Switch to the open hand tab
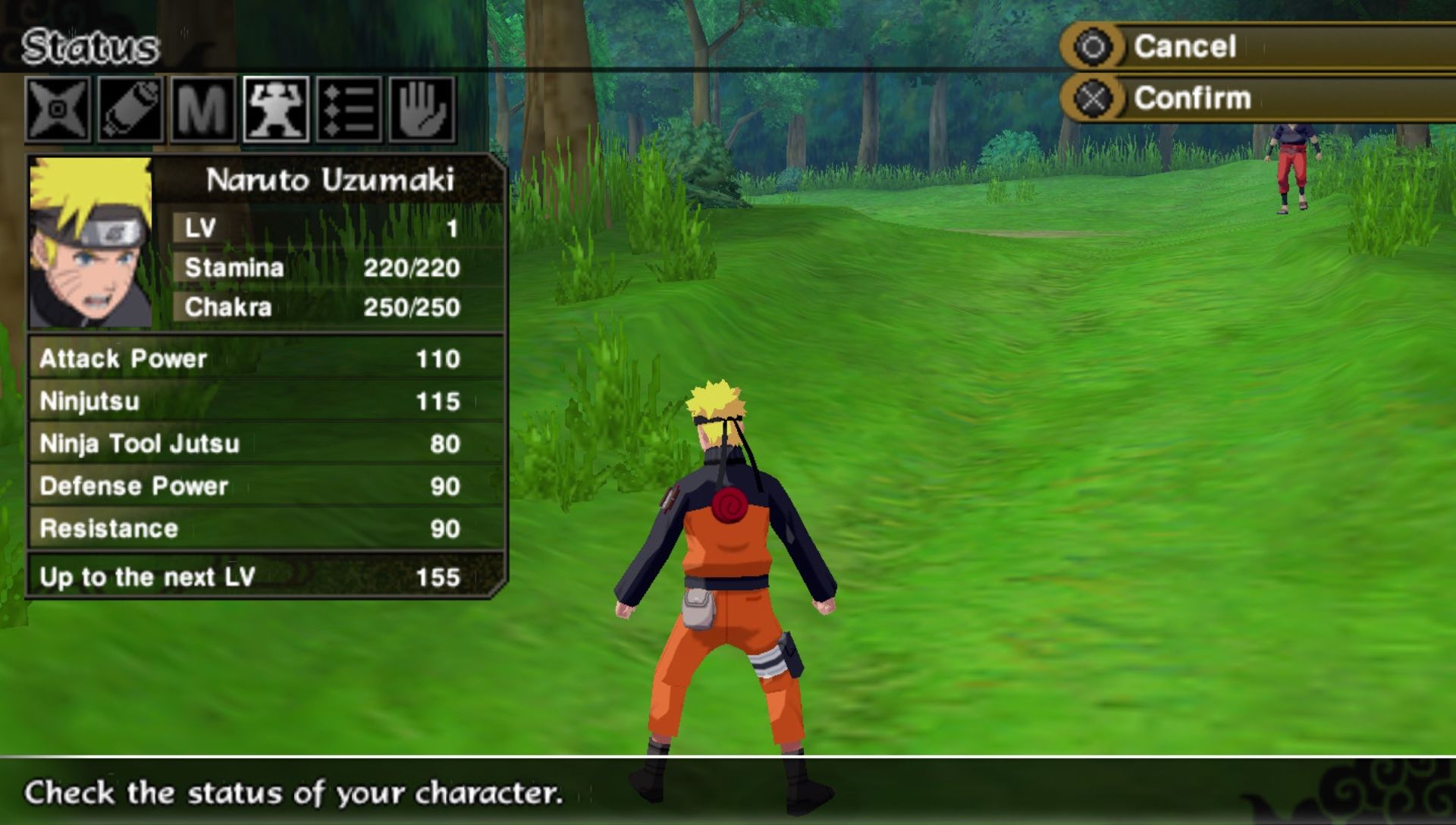Image resolution: width=1456 pixels, height=825 pixels. [x=422, y=110]
